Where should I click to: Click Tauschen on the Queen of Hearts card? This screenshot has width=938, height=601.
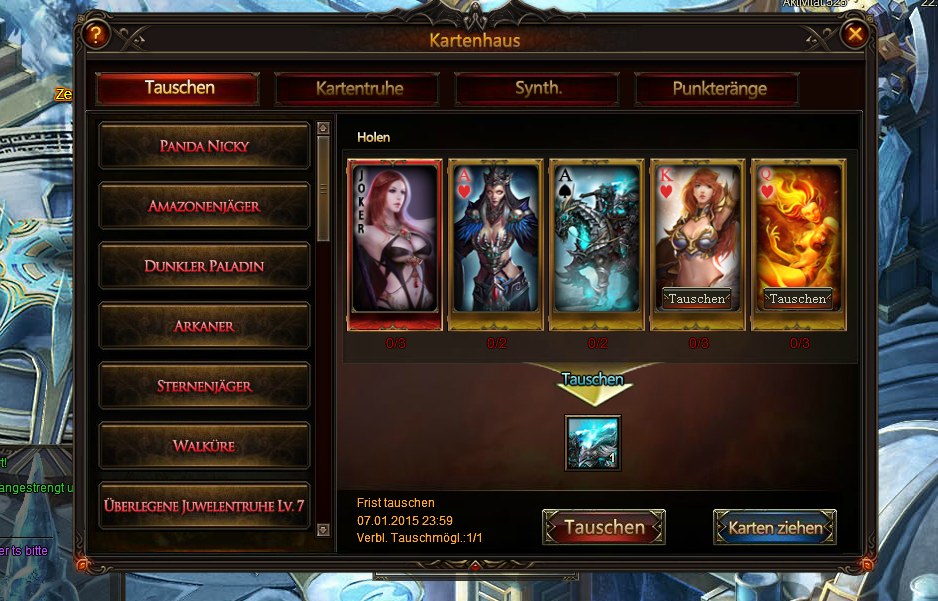(797, 298)
